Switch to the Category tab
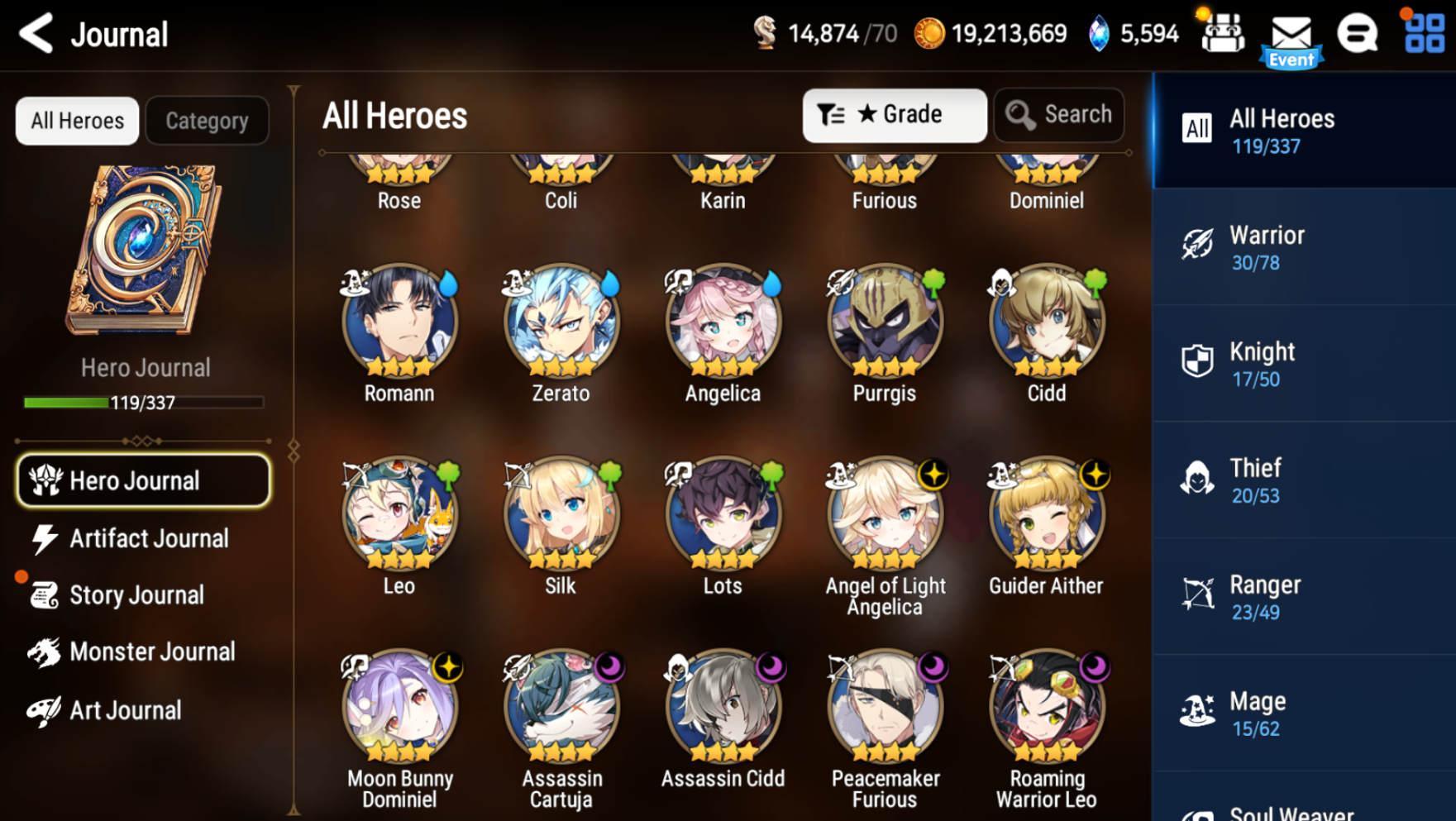This screenshot has width=1456, height=821. click(207, 121)
